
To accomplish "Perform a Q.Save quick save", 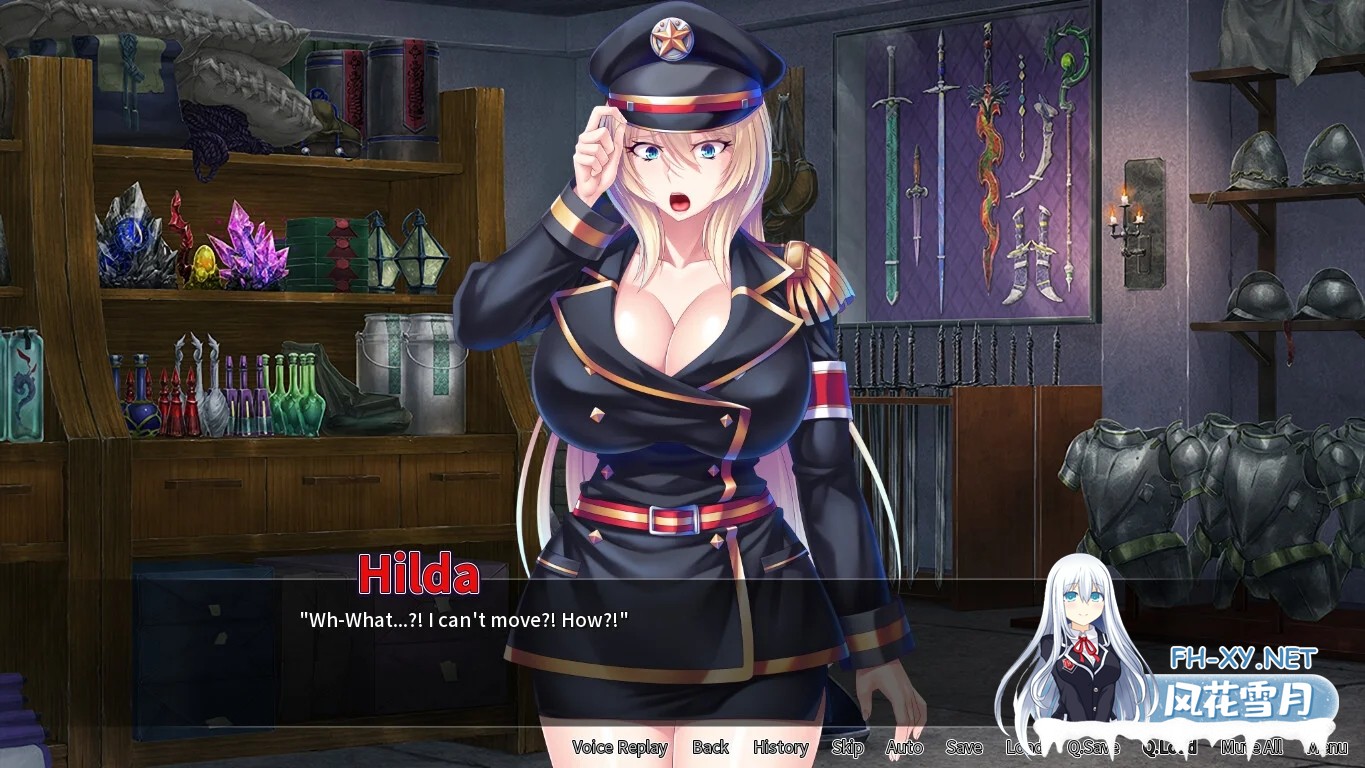I will click(1092, 747).
